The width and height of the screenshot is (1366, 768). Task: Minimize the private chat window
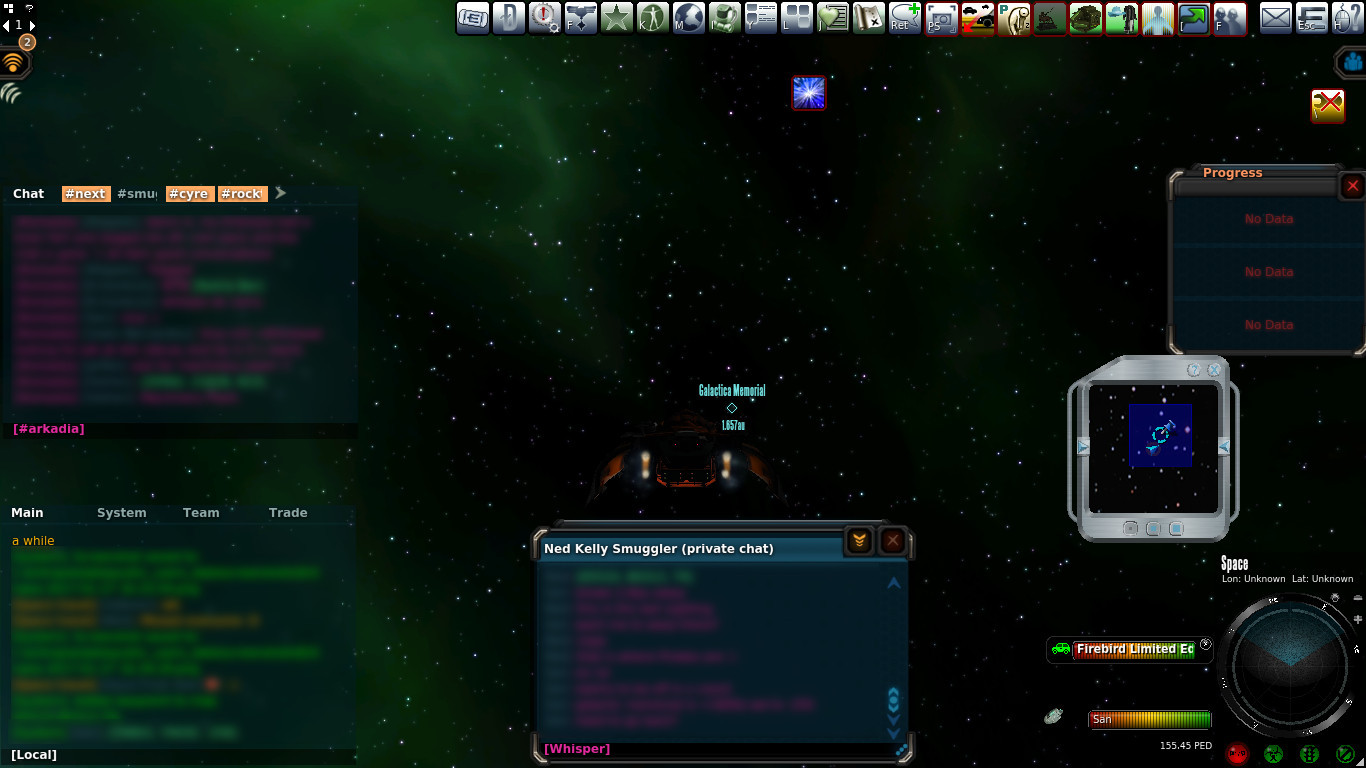(859, 541)
